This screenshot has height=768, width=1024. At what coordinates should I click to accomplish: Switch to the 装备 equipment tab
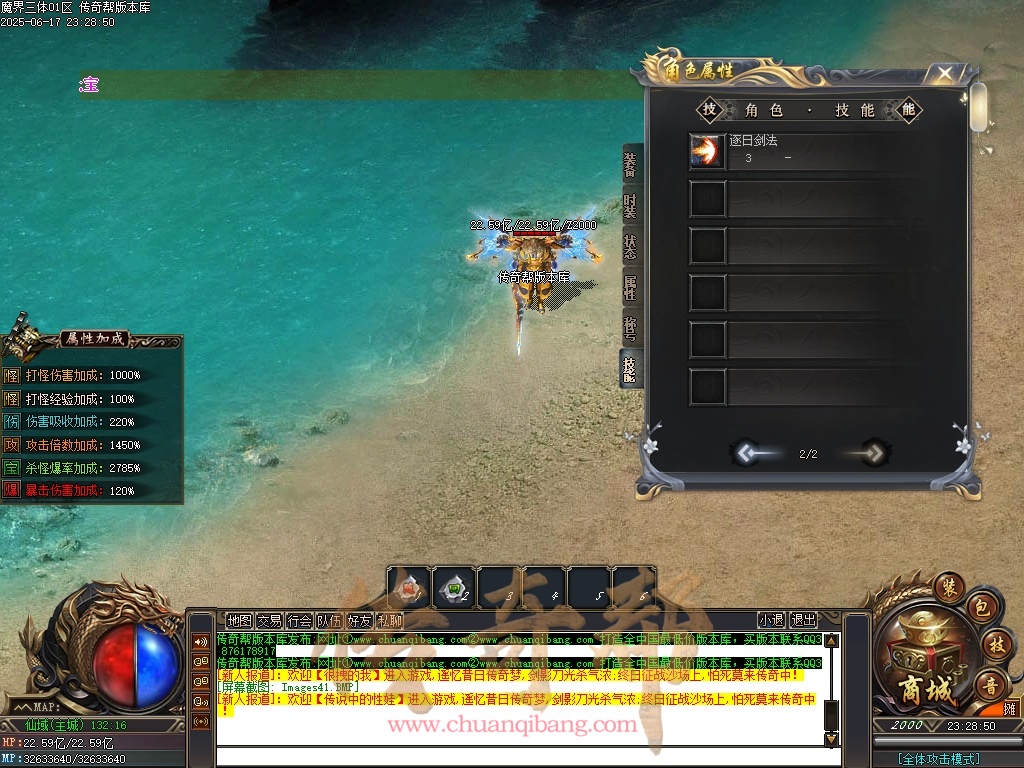pos(630,164)
